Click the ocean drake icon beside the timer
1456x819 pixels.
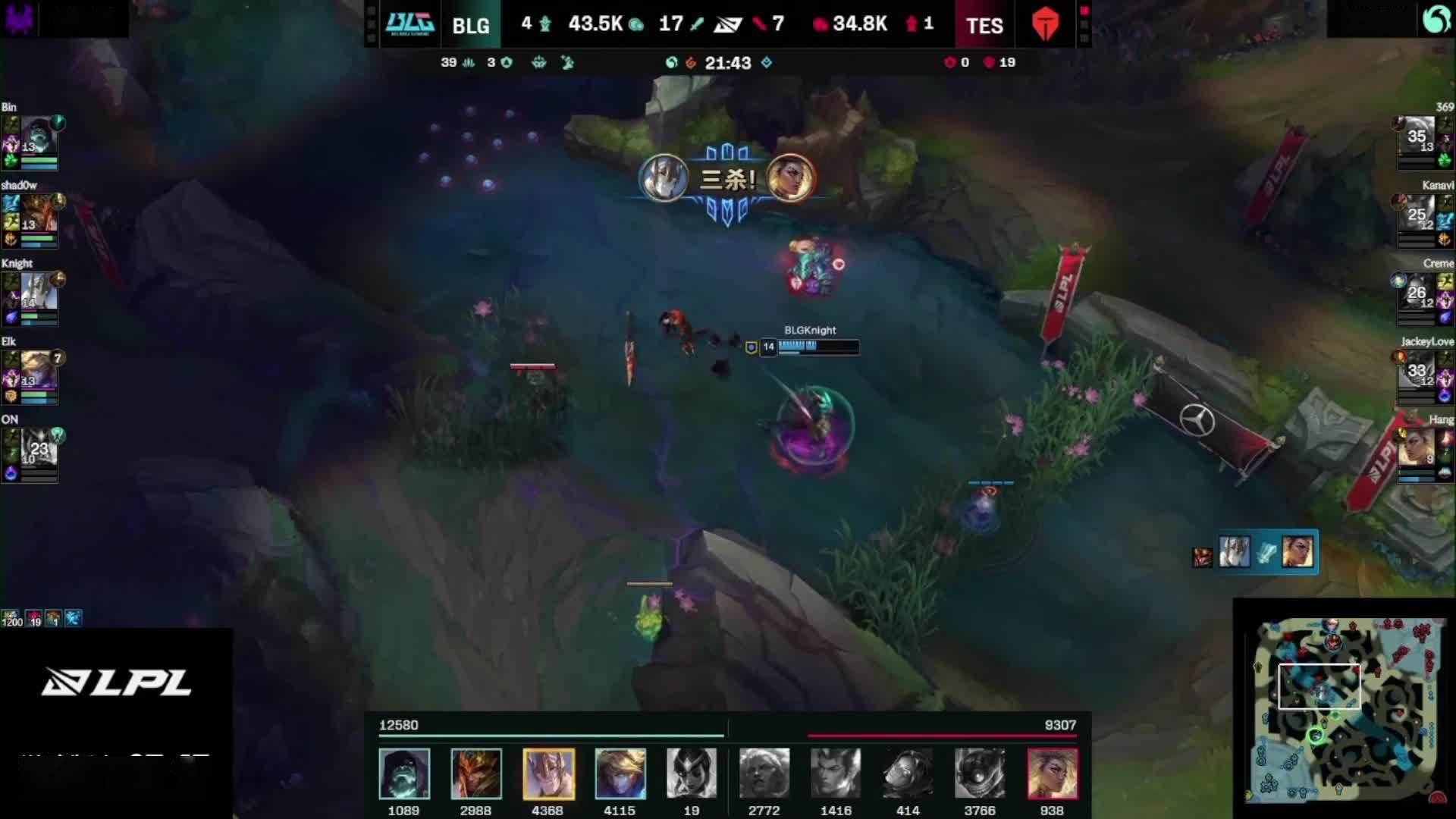(x=670, y=63)
